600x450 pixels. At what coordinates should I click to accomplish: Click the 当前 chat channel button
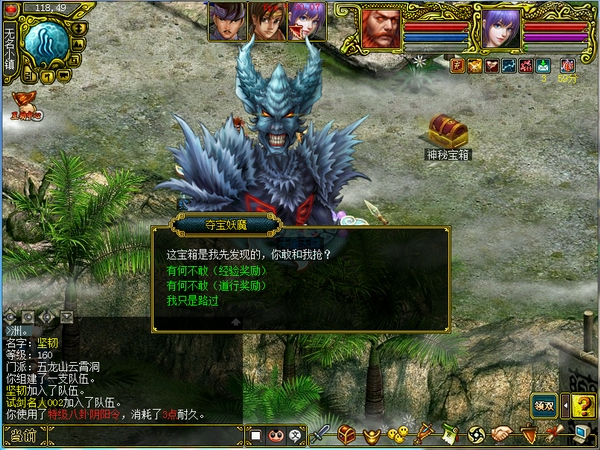22,435
